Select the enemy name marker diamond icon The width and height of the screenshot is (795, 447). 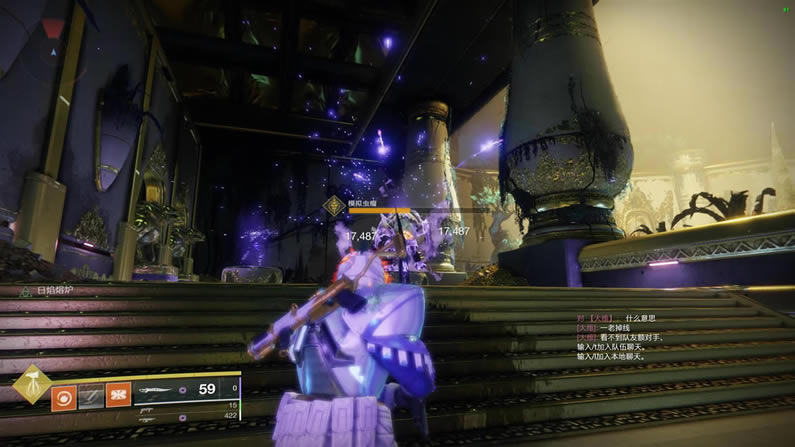point(333,204)
